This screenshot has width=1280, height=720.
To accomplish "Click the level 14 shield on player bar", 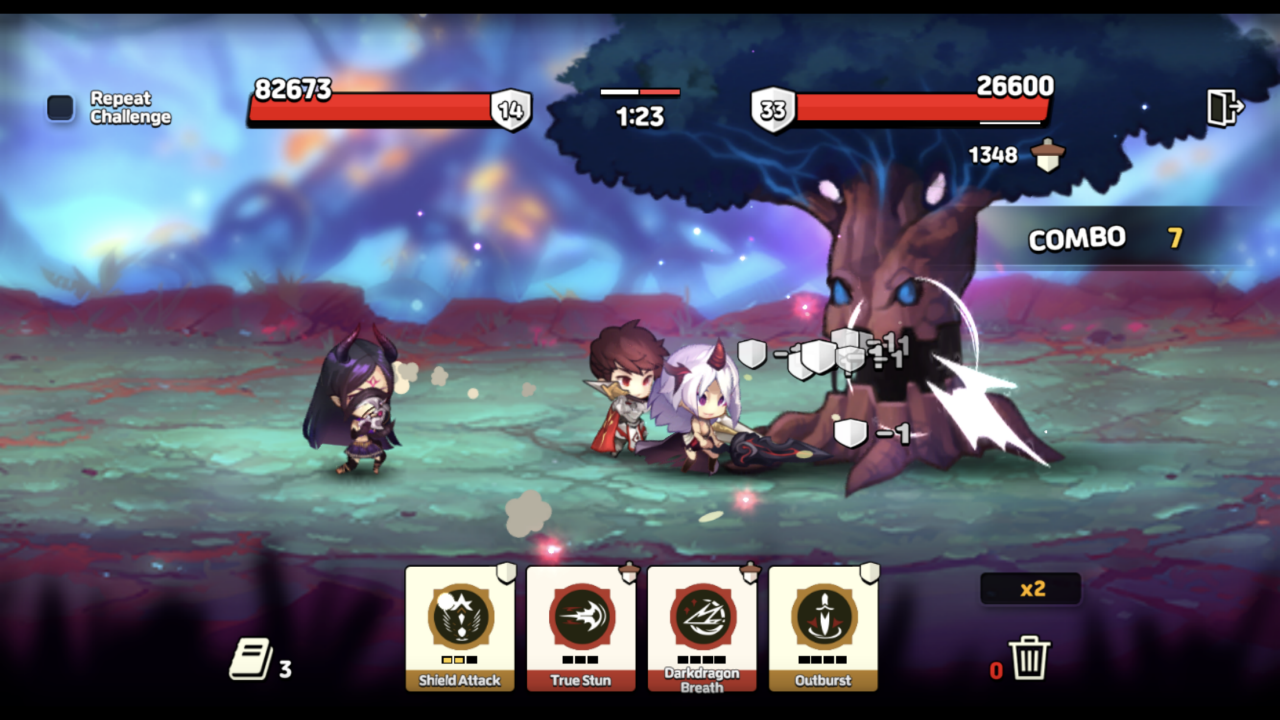I will click(510, 109).
